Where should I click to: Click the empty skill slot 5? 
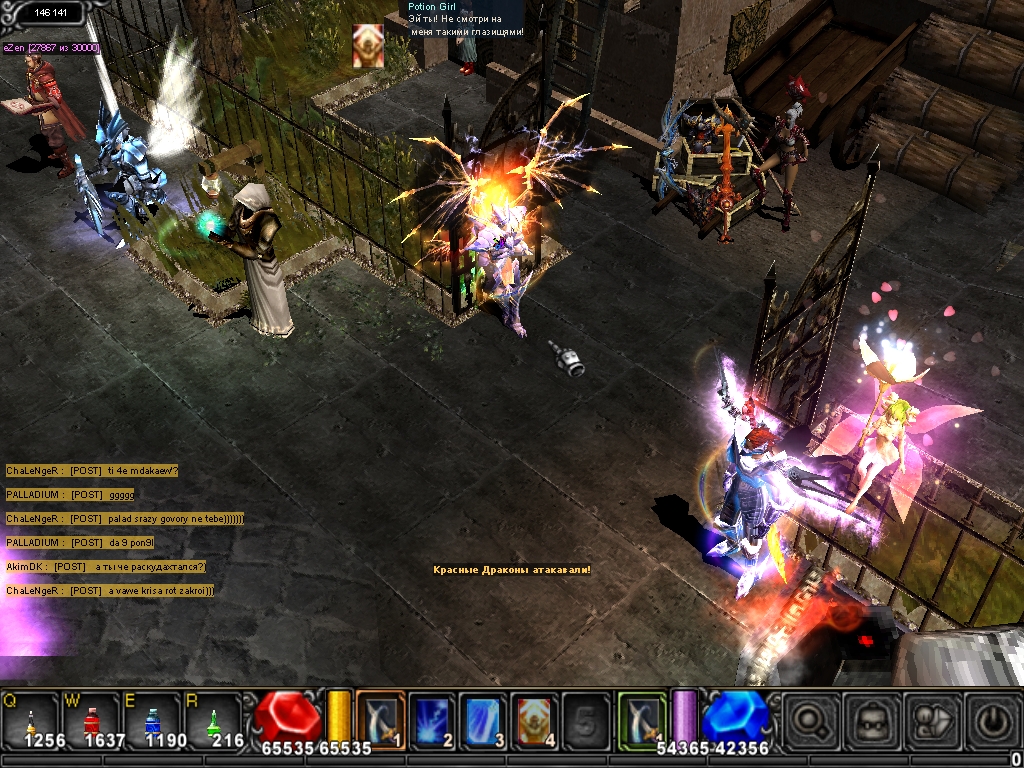587,720
